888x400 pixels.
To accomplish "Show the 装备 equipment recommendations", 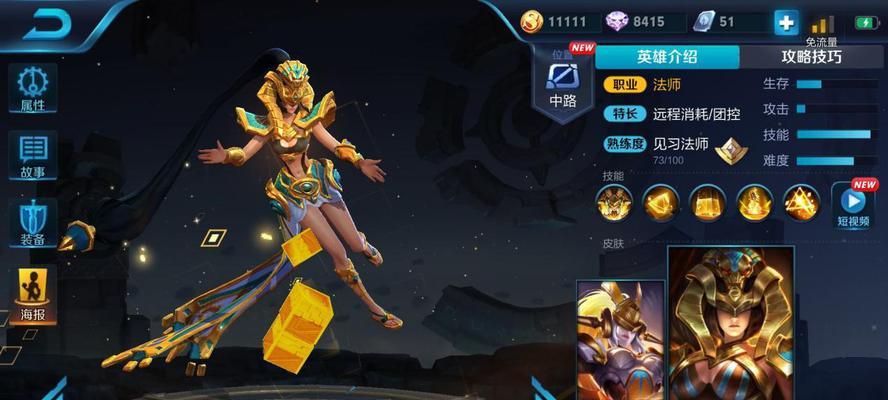I will [32, 223].
